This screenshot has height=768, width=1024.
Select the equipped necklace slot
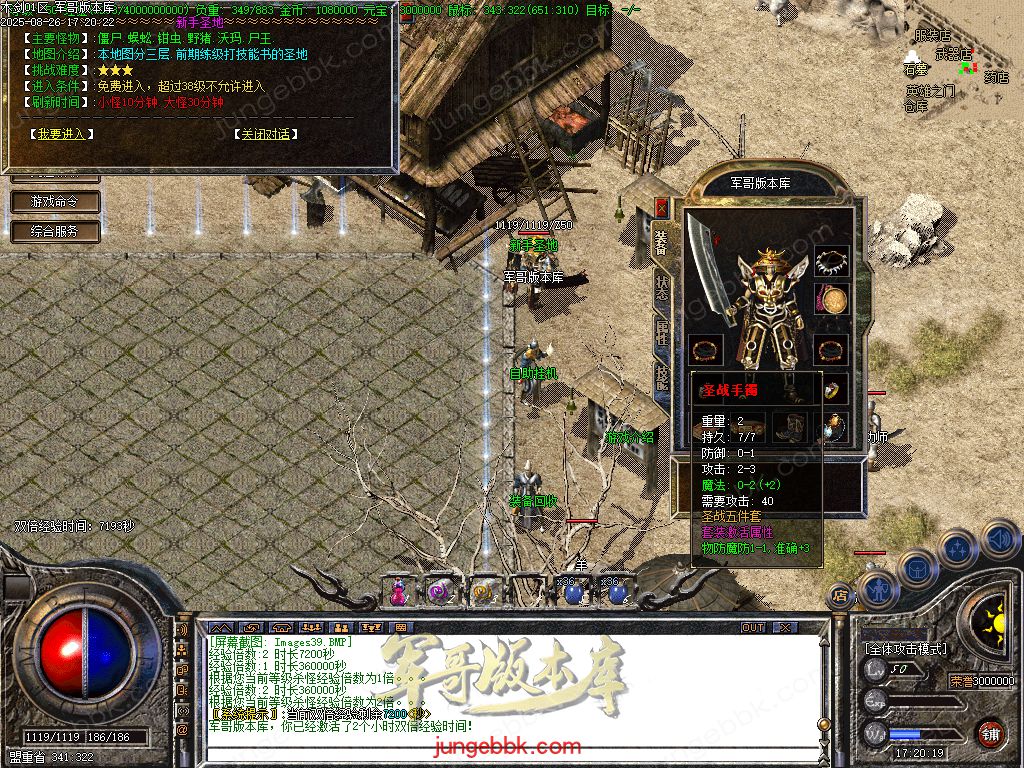pyautogui.click(x=831, y=262)
